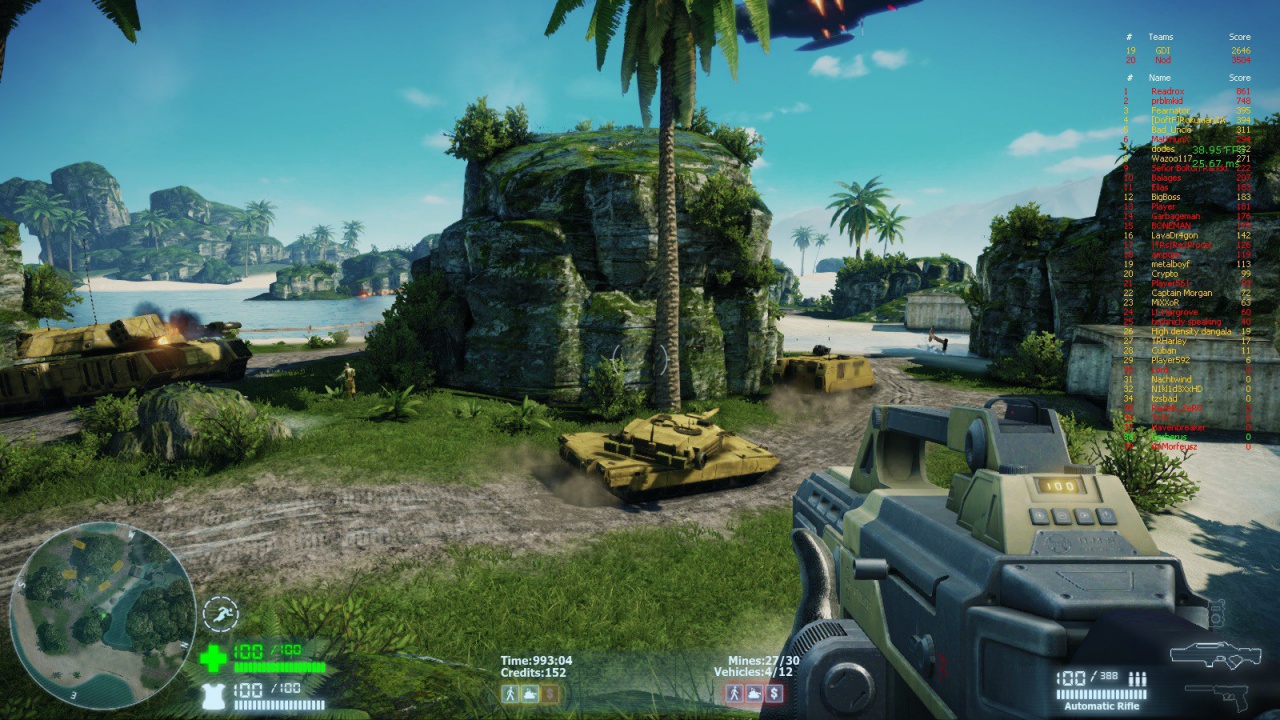Click the red infantry icon near Vehicles counter

[x=735, y=694]
